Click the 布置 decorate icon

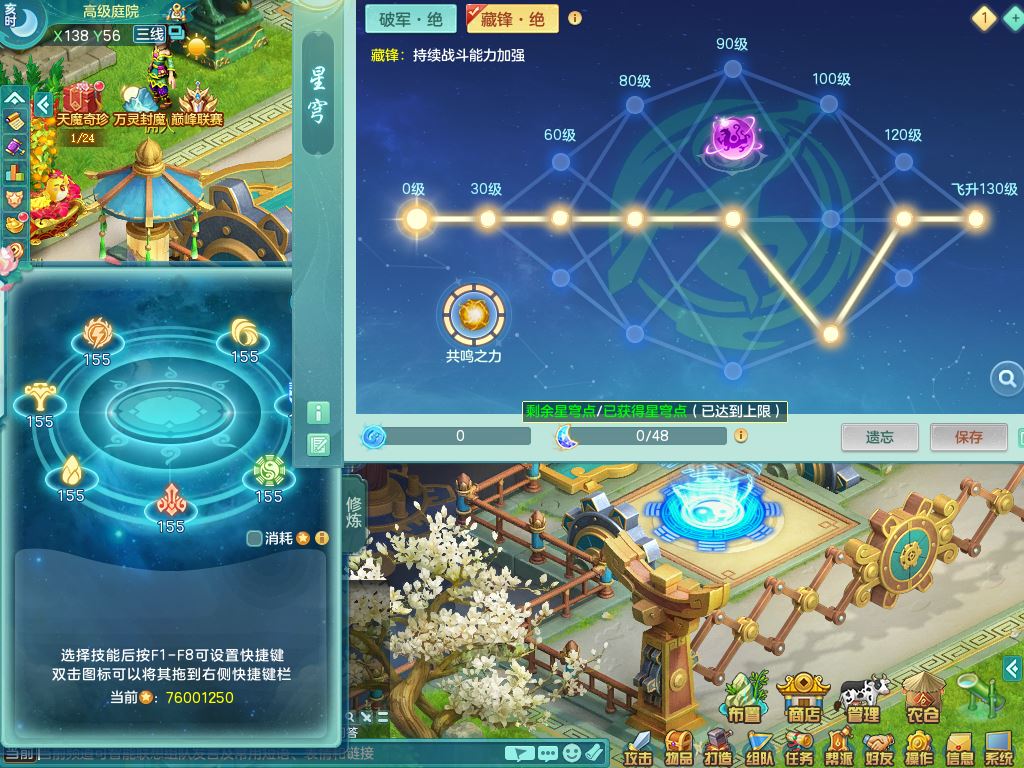[x=743, y=695]
